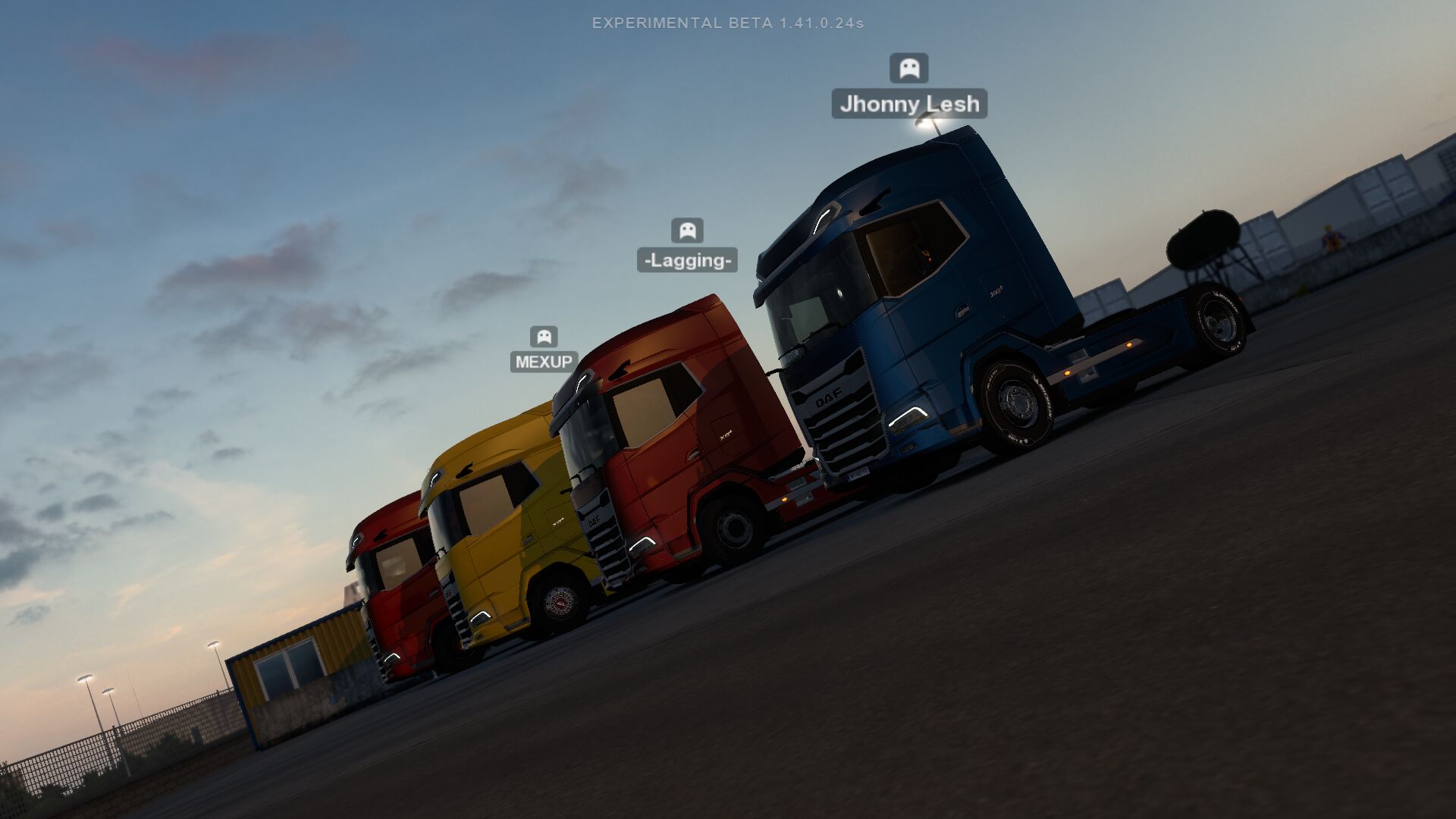
Task: Select the ghost icon above -Lagging-
Action: (x=687, y=230)
